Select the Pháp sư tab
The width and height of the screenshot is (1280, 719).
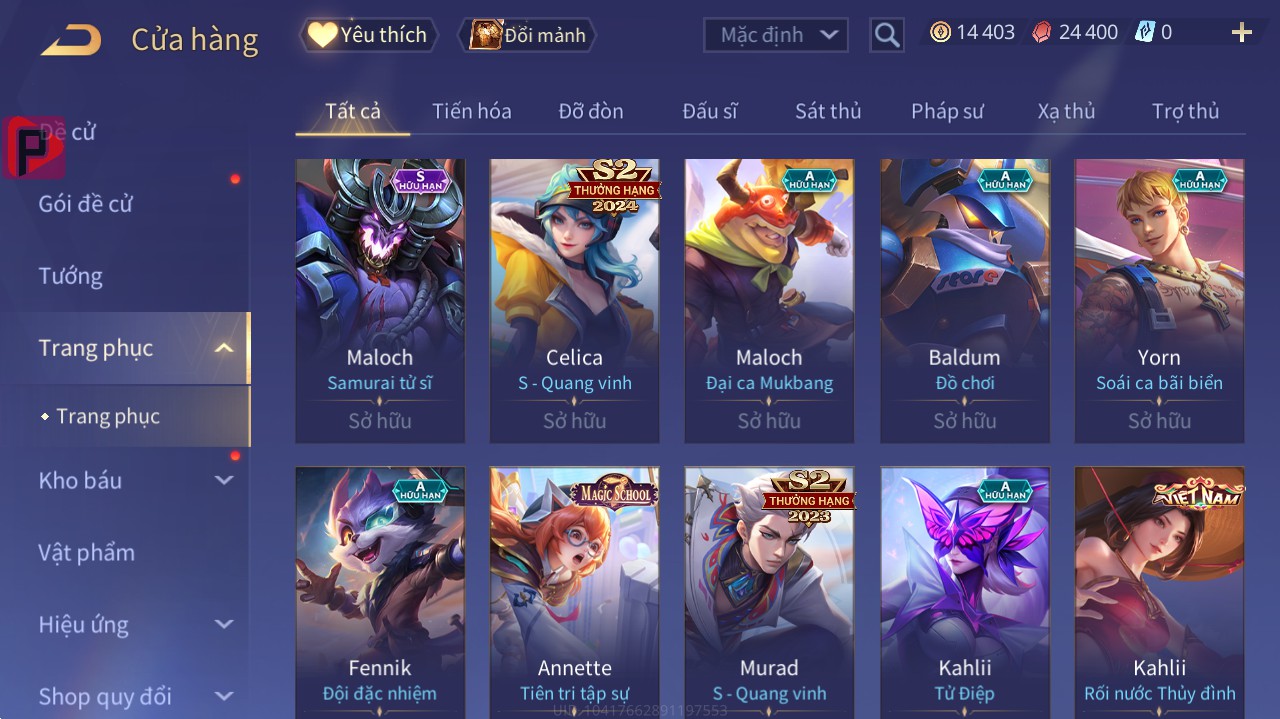click(947, 111)
